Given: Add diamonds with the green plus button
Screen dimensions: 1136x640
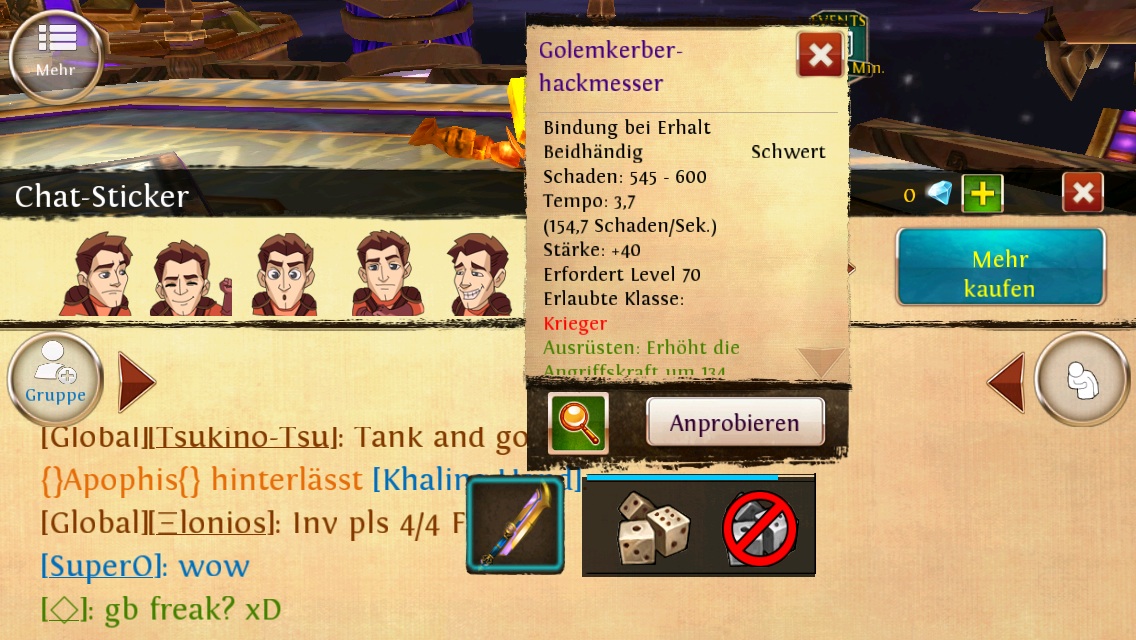Looking at the screenshot, I should [982, 193].
